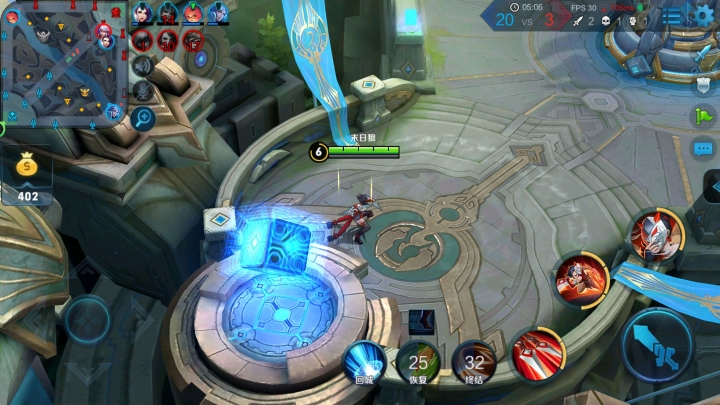Activate the red blade first skill
Viewport: 720px width, 405px height.
click(x=538, y=353)
